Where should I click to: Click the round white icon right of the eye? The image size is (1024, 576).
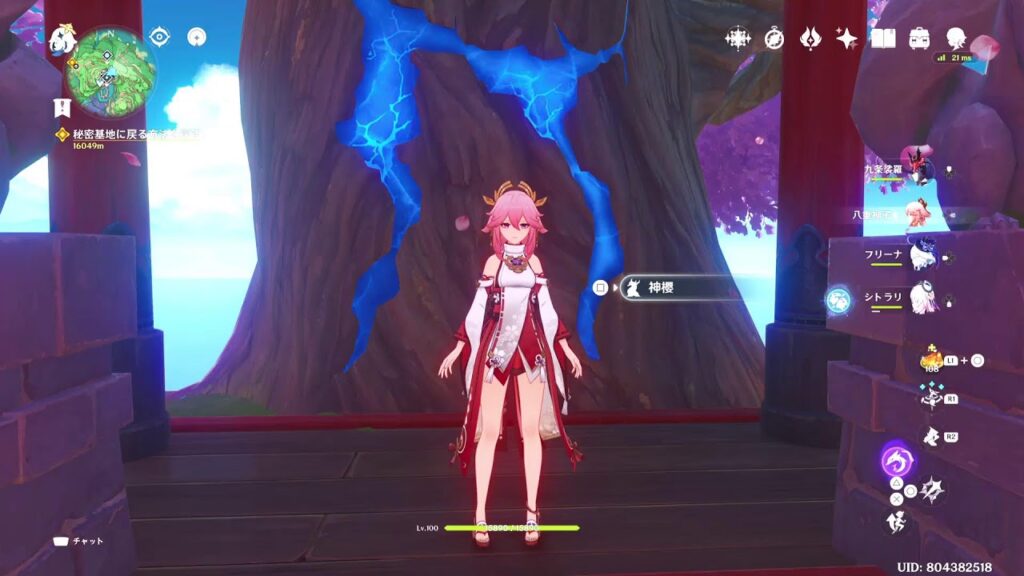(x=196, y=37)
